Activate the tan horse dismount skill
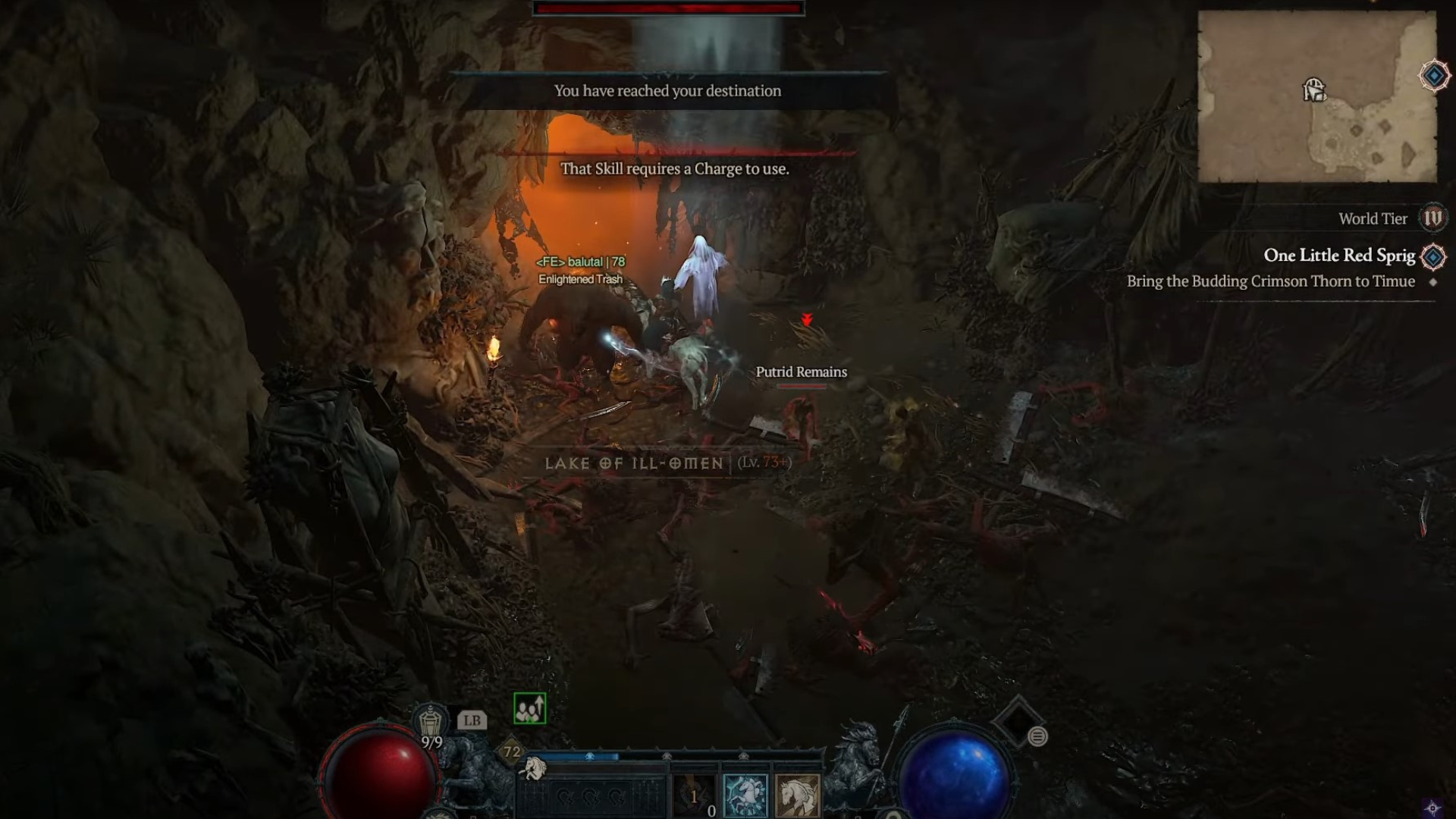The width and height of the screenshot is (1456, 819). pos(798,795)
